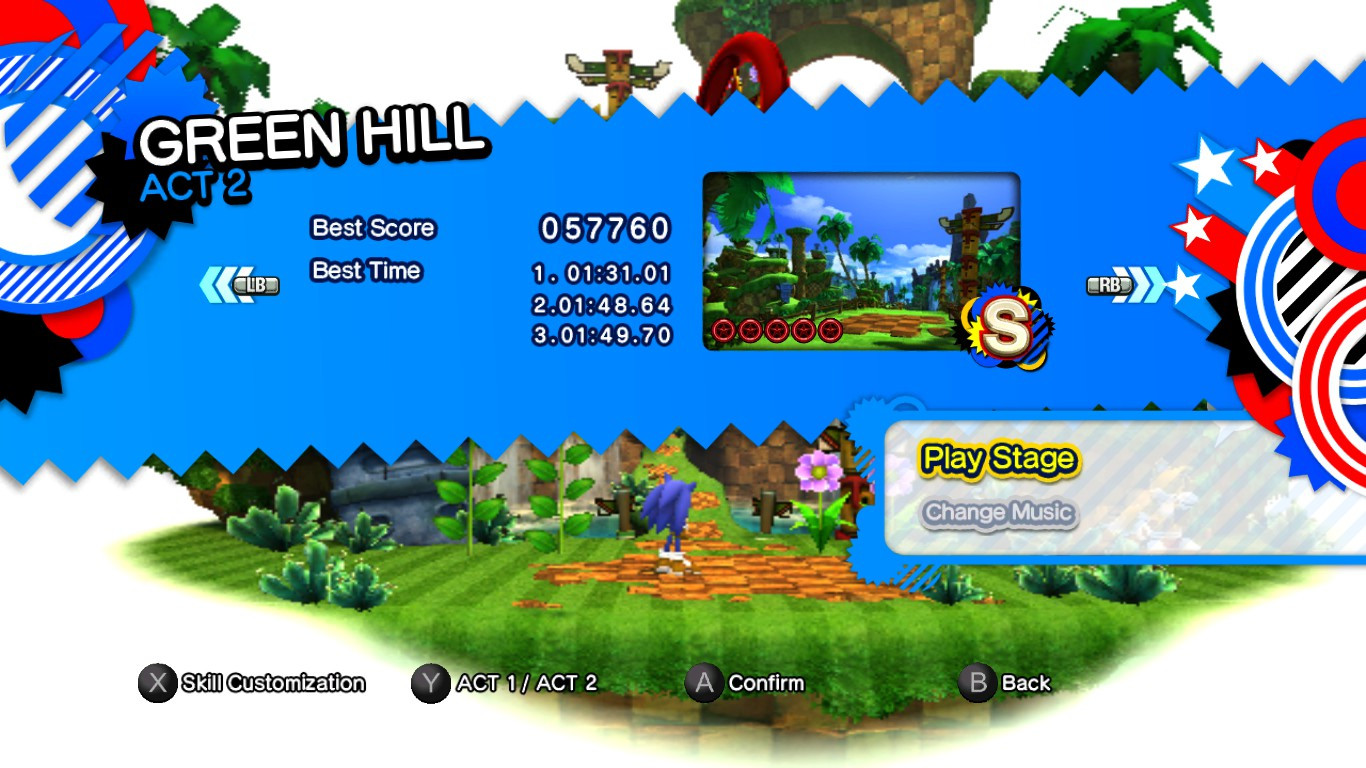Click the Y button prompt for ACT 1/ACT 2

[430, 684]
